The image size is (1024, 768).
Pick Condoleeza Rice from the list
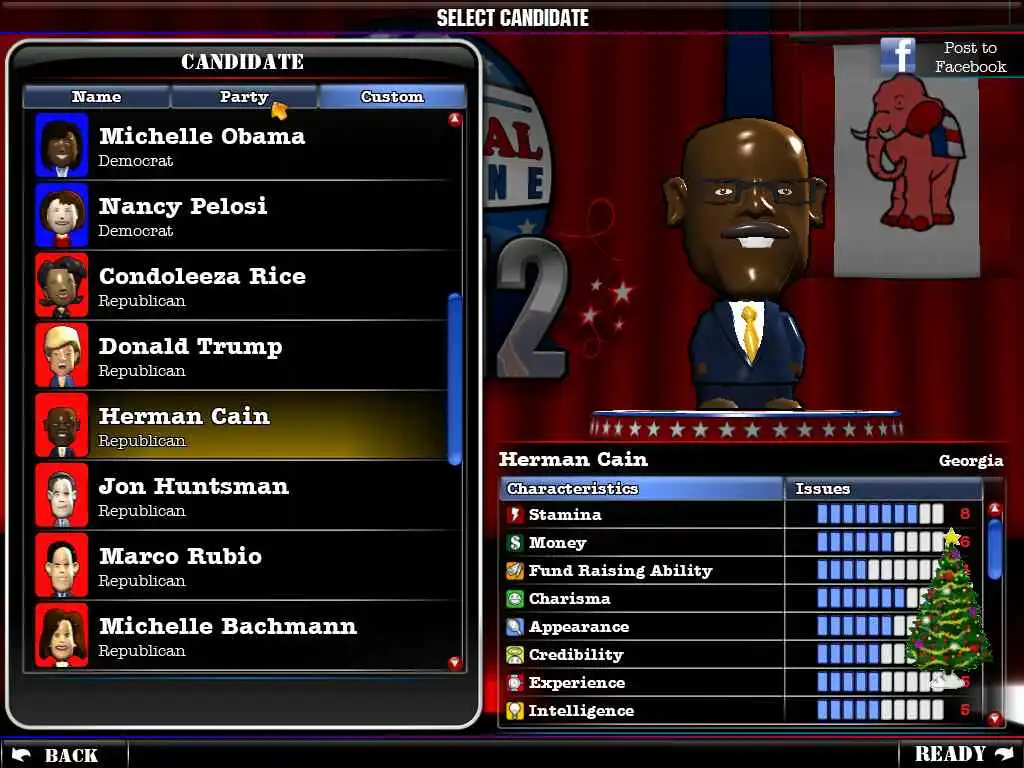(240, 286)
